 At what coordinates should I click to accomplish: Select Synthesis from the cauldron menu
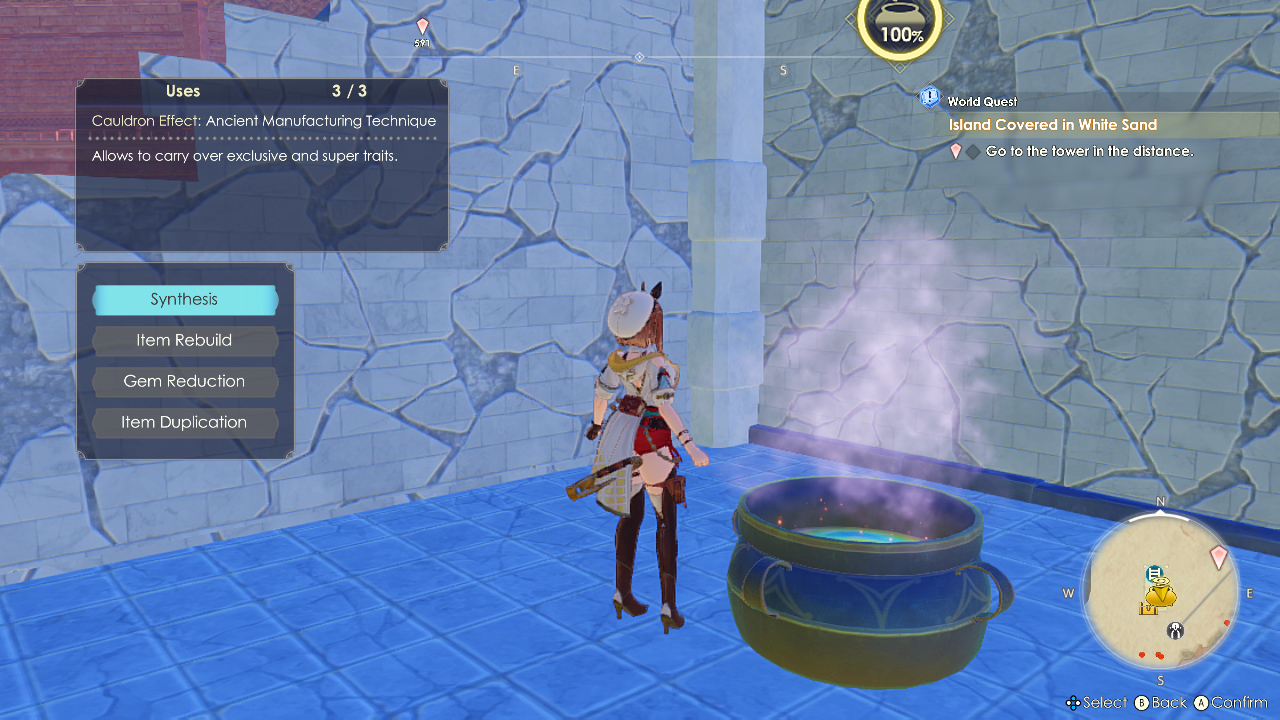point(184,299)
